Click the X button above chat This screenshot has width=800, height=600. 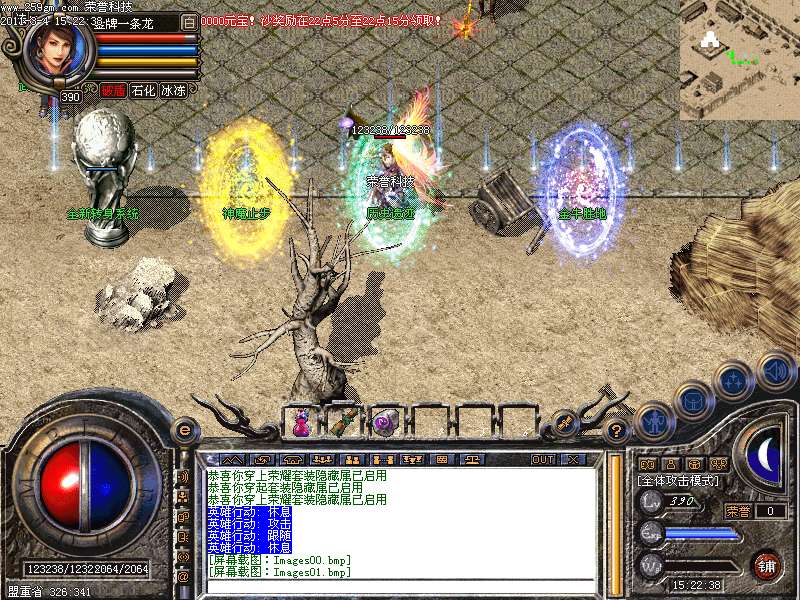coord(573,459)
